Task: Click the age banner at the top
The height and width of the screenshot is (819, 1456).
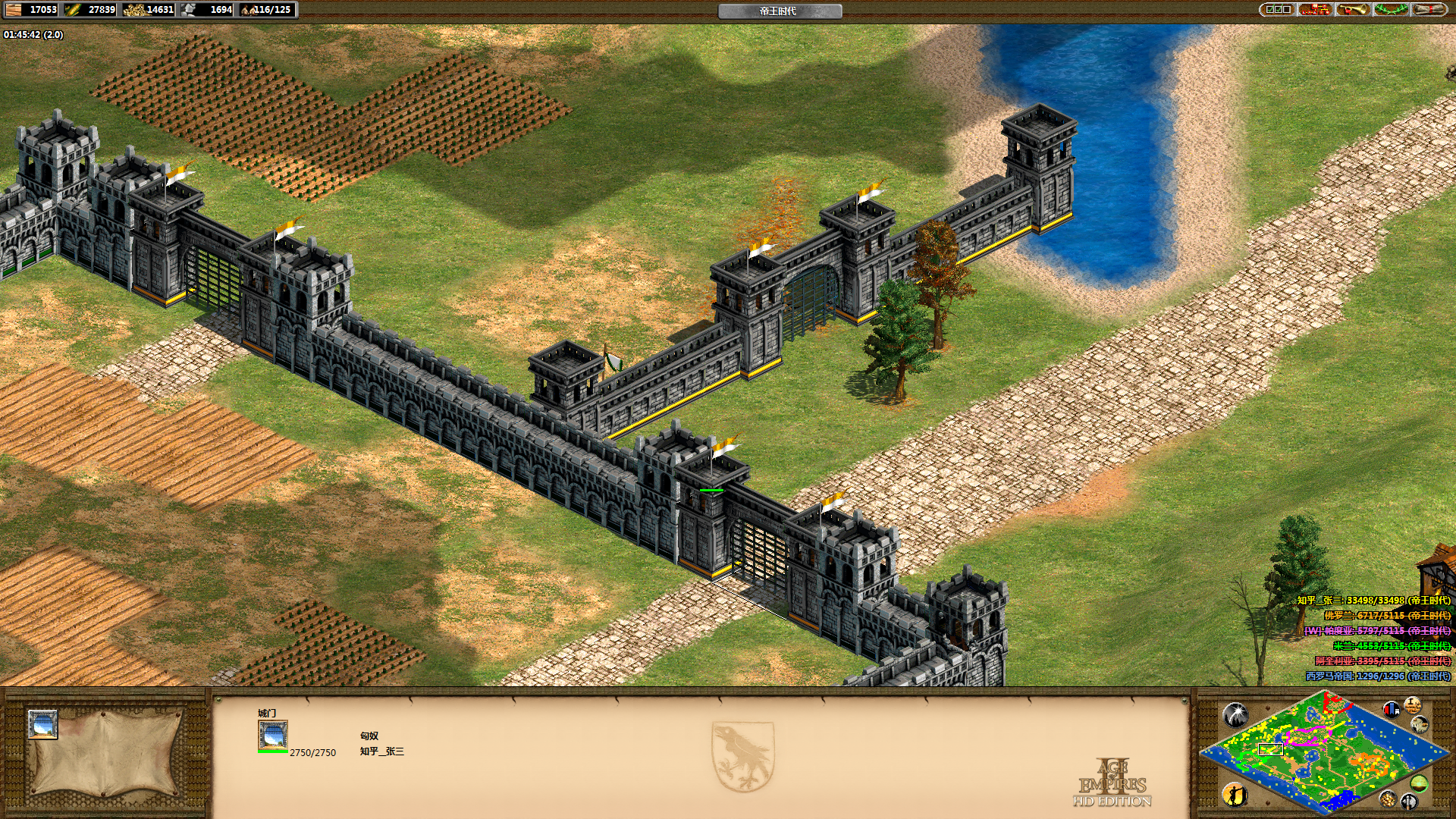Action: click(x=780, y=11)
